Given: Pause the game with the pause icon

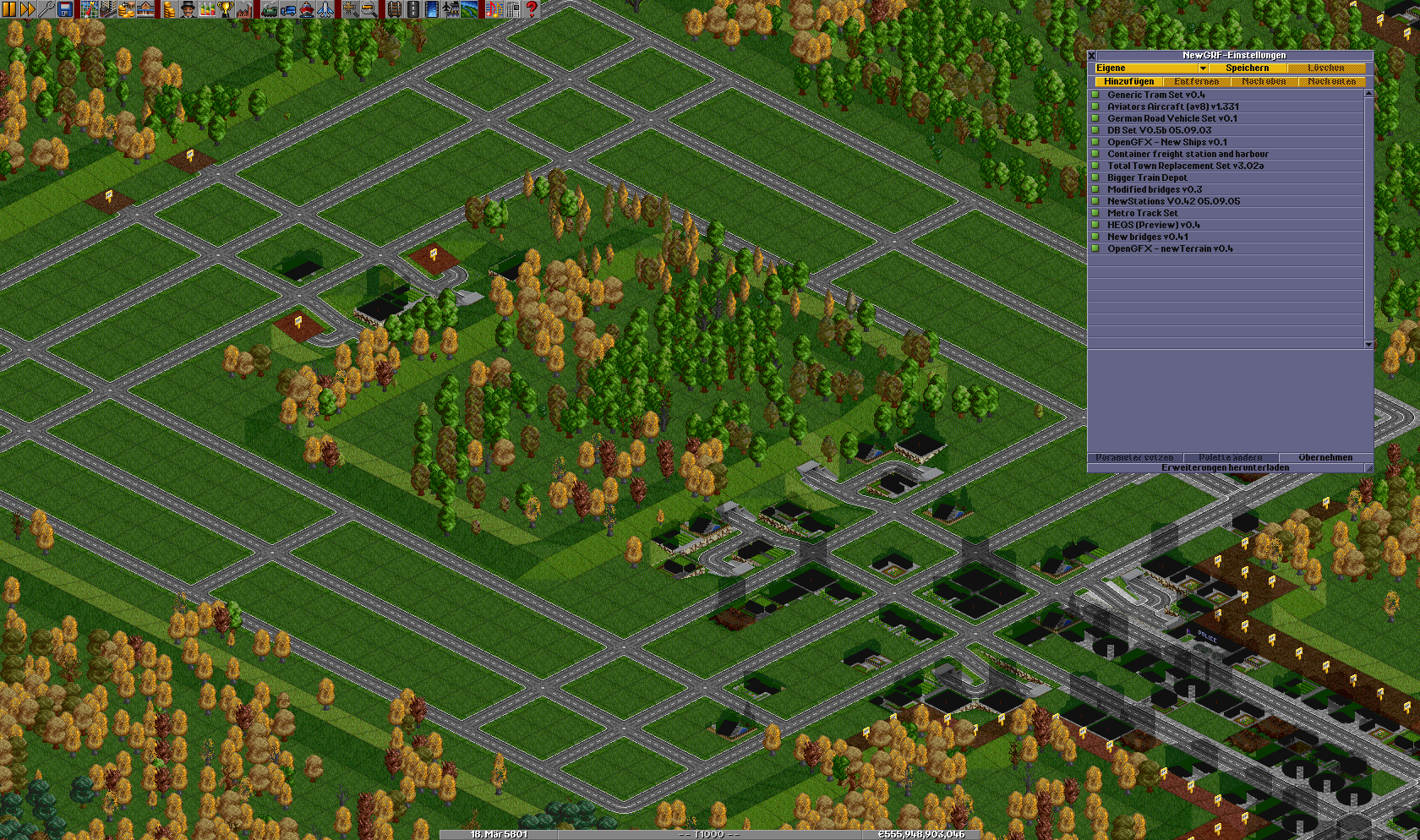Looking at the screenshot, I should tap(9, 9).
